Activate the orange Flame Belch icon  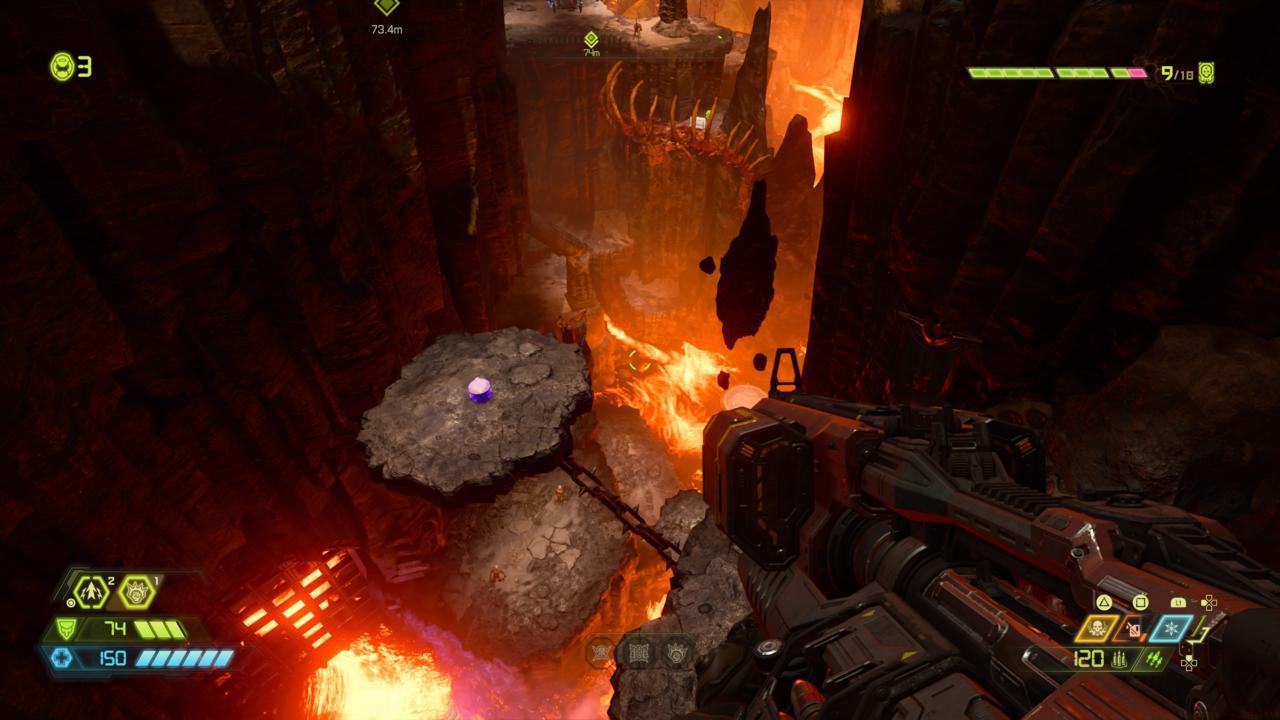[1134, 629]
